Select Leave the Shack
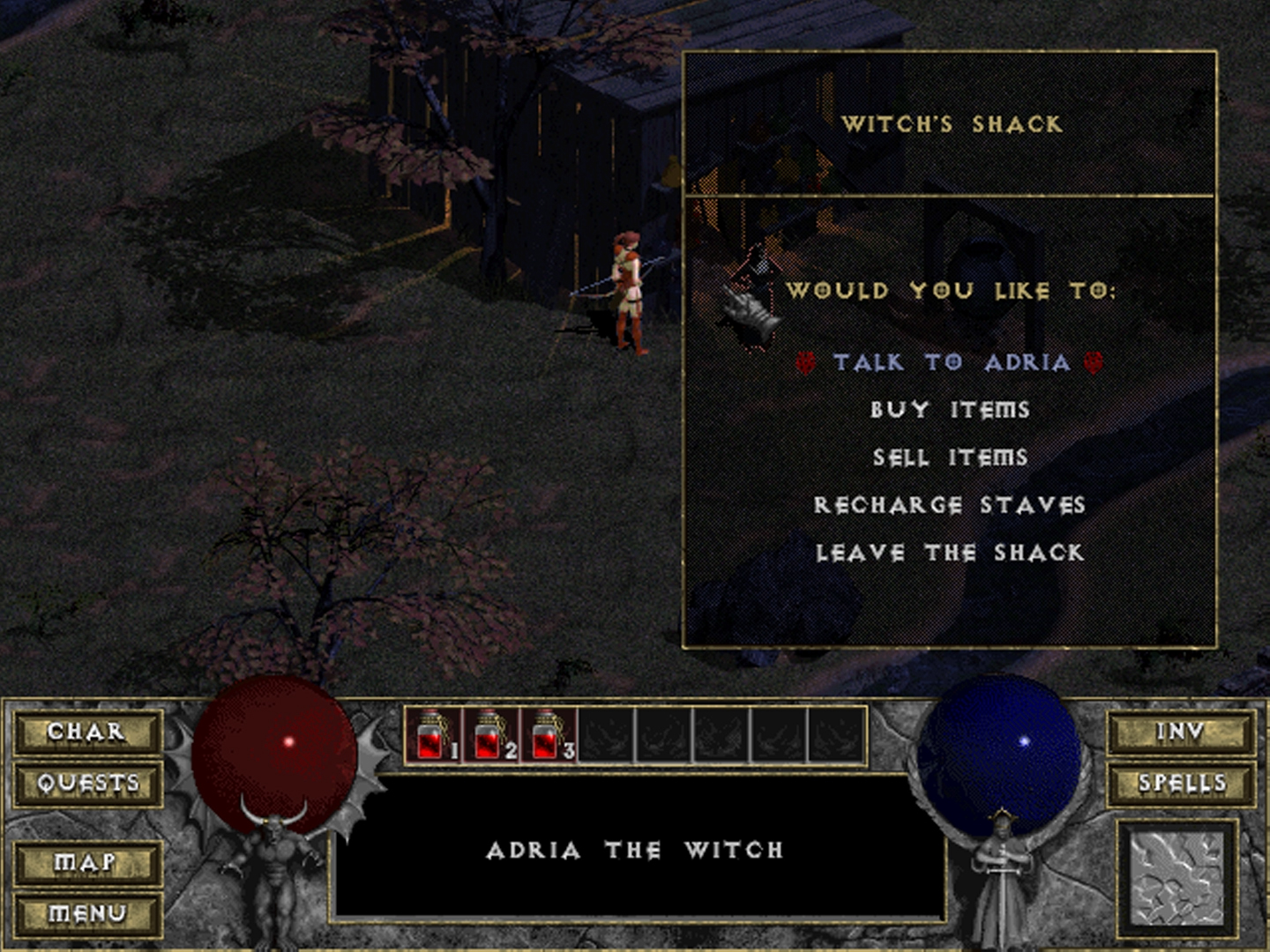Viewport: 1270px width, 952px height. [x=950, y=553]
